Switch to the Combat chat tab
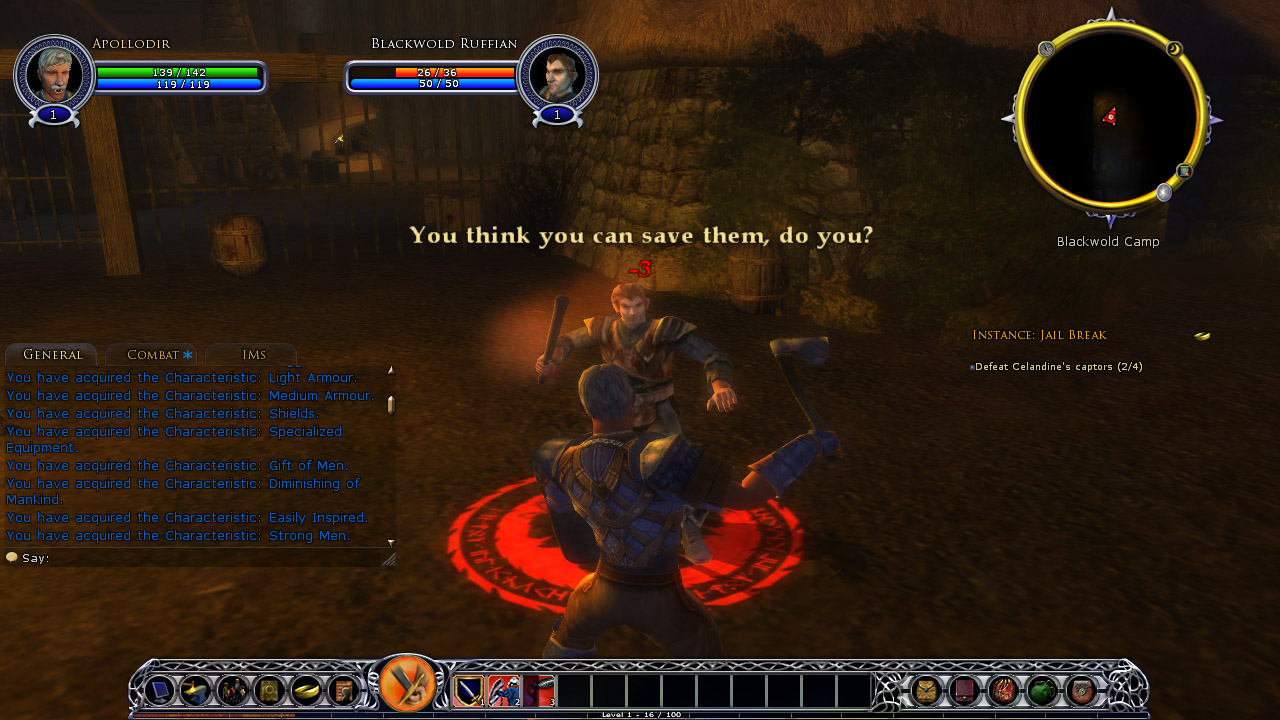 point(152,355)
